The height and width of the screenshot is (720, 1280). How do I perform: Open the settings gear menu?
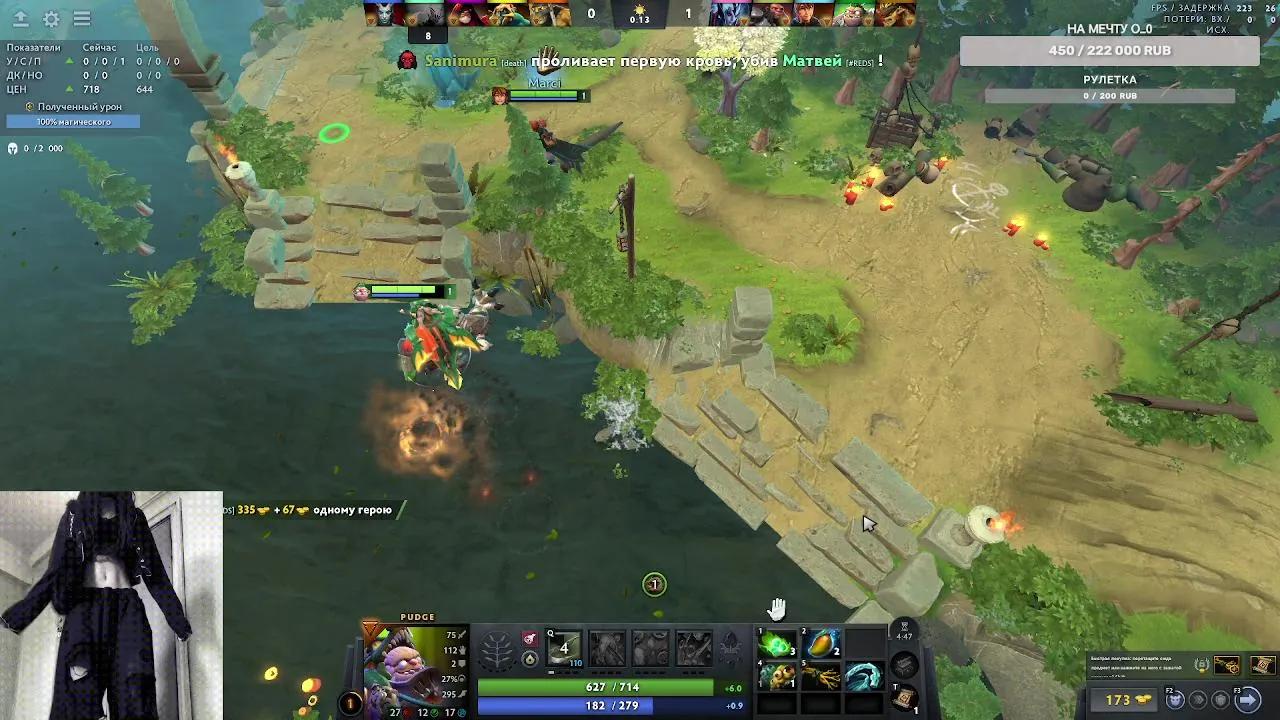[x=51, y=19]
